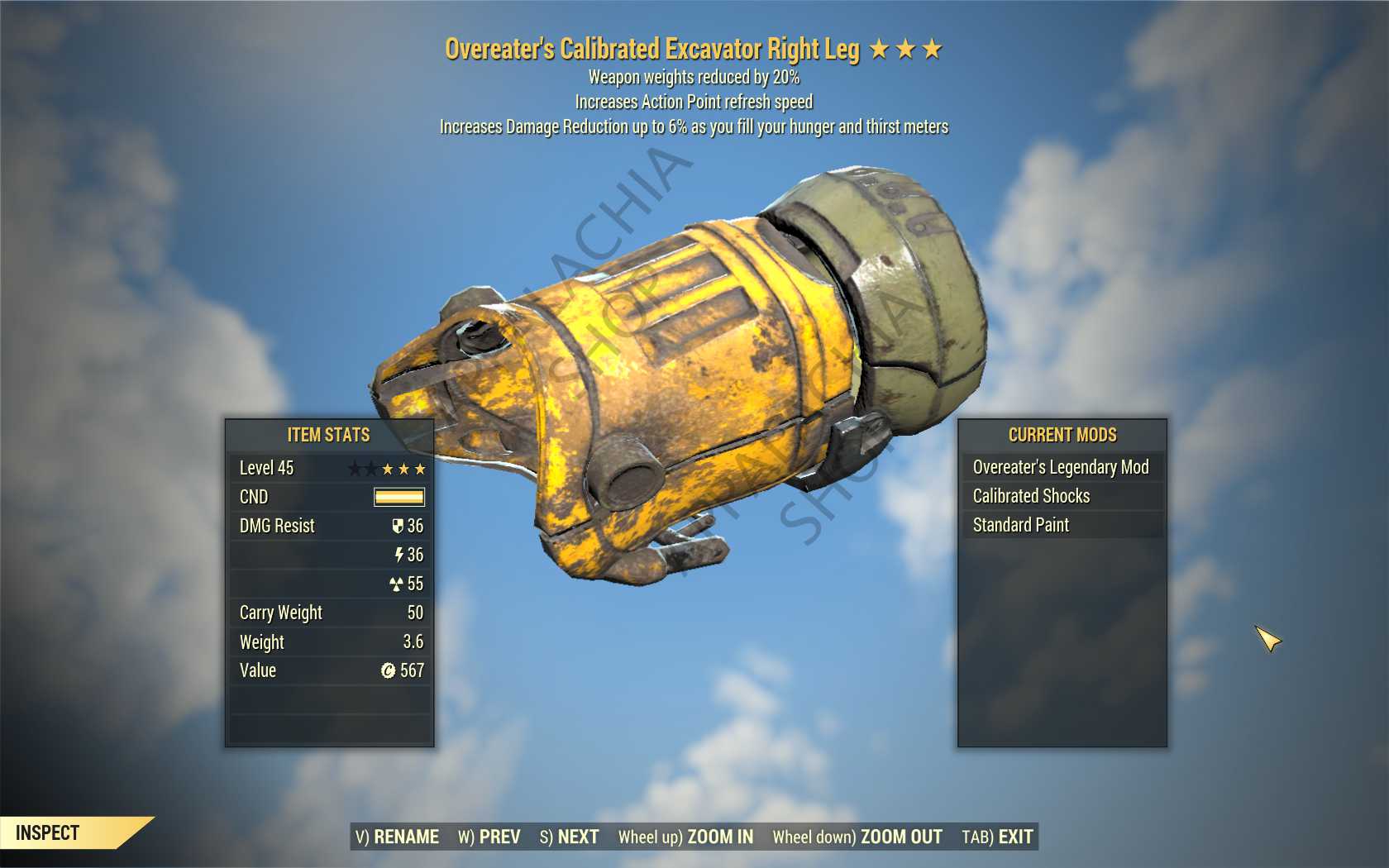Choose the Calibrated Shocks mod entry
1389x868 pixels.
click(x=1062, y=496)
